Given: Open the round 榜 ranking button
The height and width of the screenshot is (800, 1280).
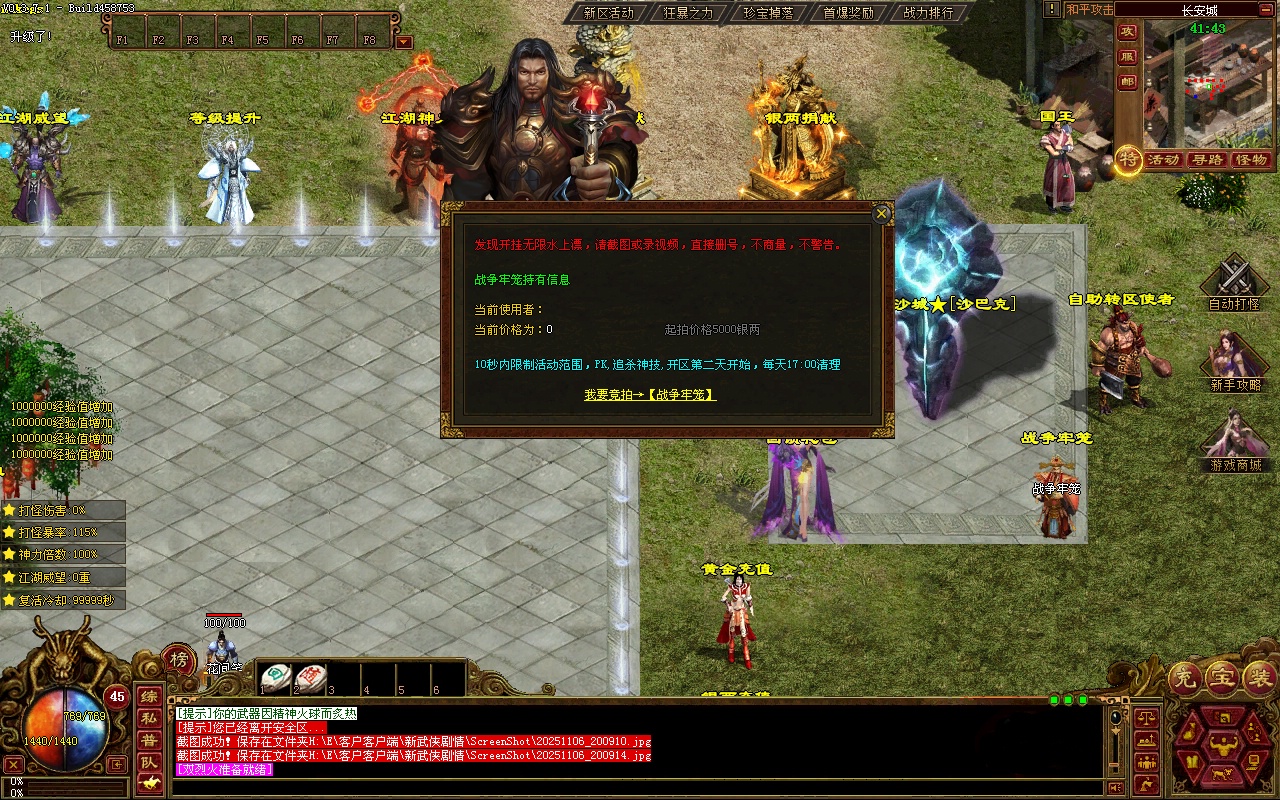Looking at the screenshot, I should (x=179, y=659).
